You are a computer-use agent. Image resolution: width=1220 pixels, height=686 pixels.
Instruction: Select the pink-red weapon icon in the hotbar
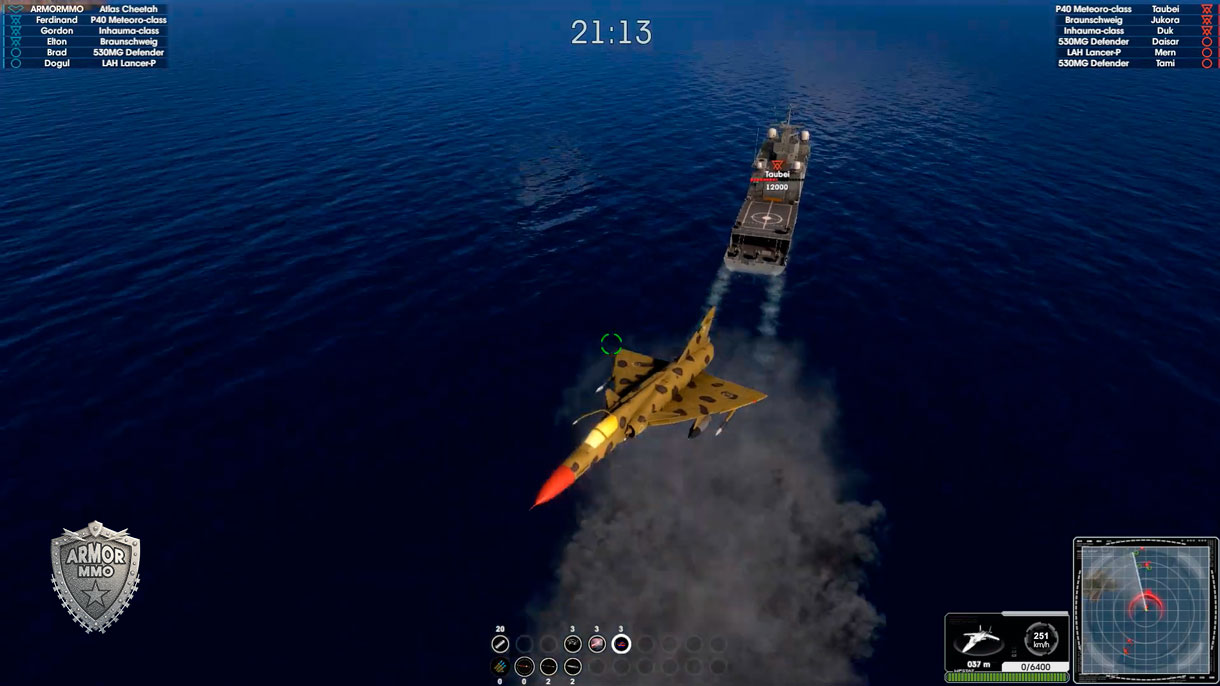597,644
